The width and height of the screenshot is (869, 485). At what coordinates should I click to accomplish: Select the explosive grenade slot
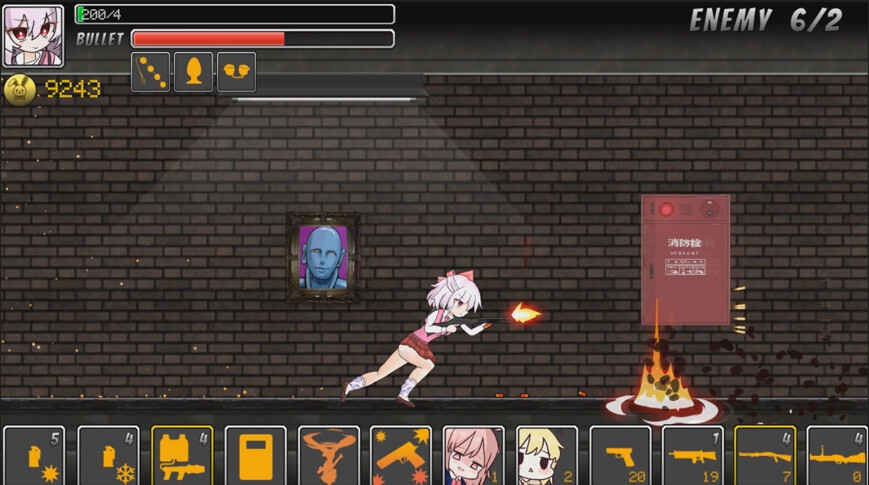click(34, 457)
